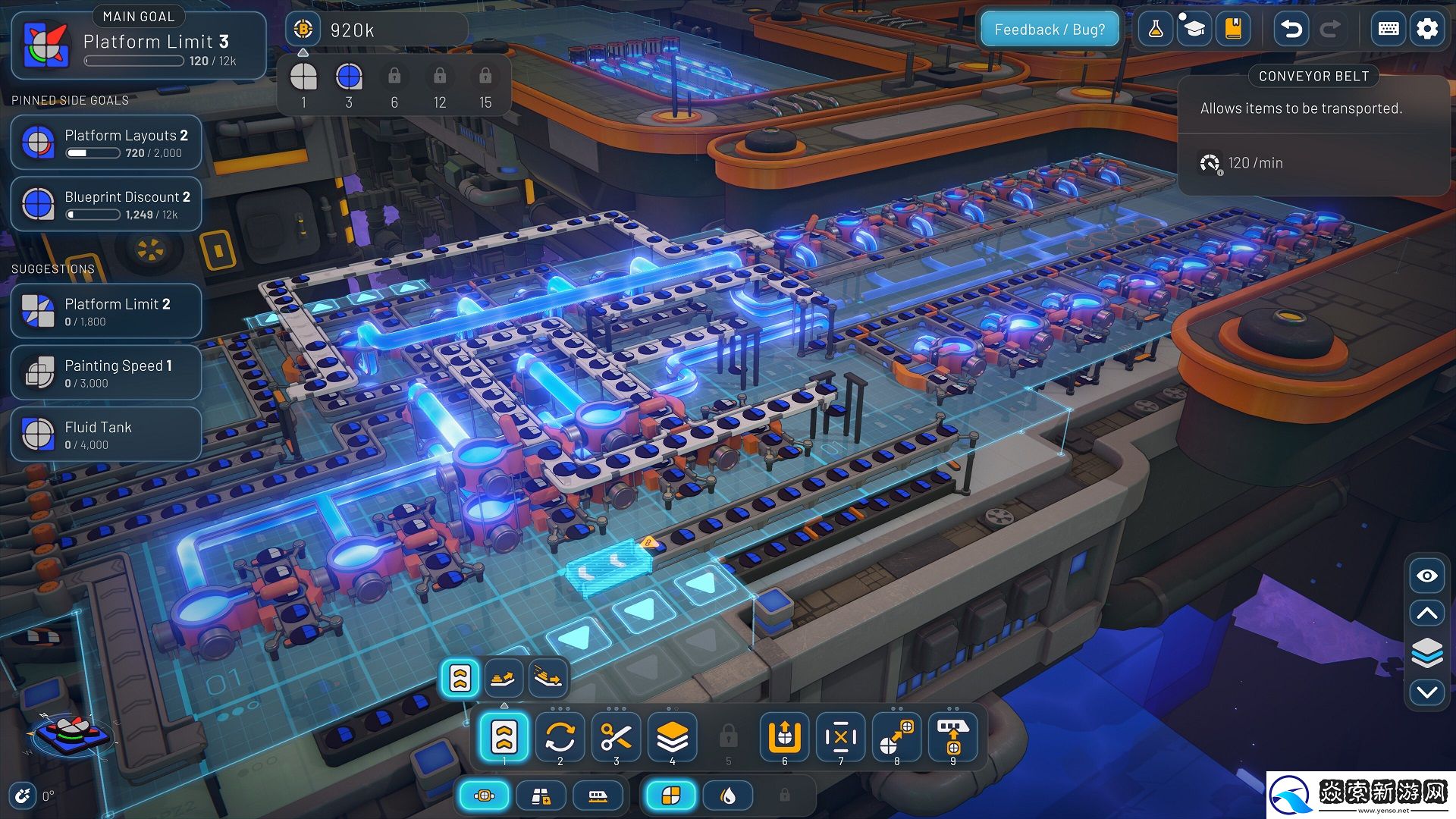
Task: Open the Platform Layouts 2 side goal
Action: [106, 143]
